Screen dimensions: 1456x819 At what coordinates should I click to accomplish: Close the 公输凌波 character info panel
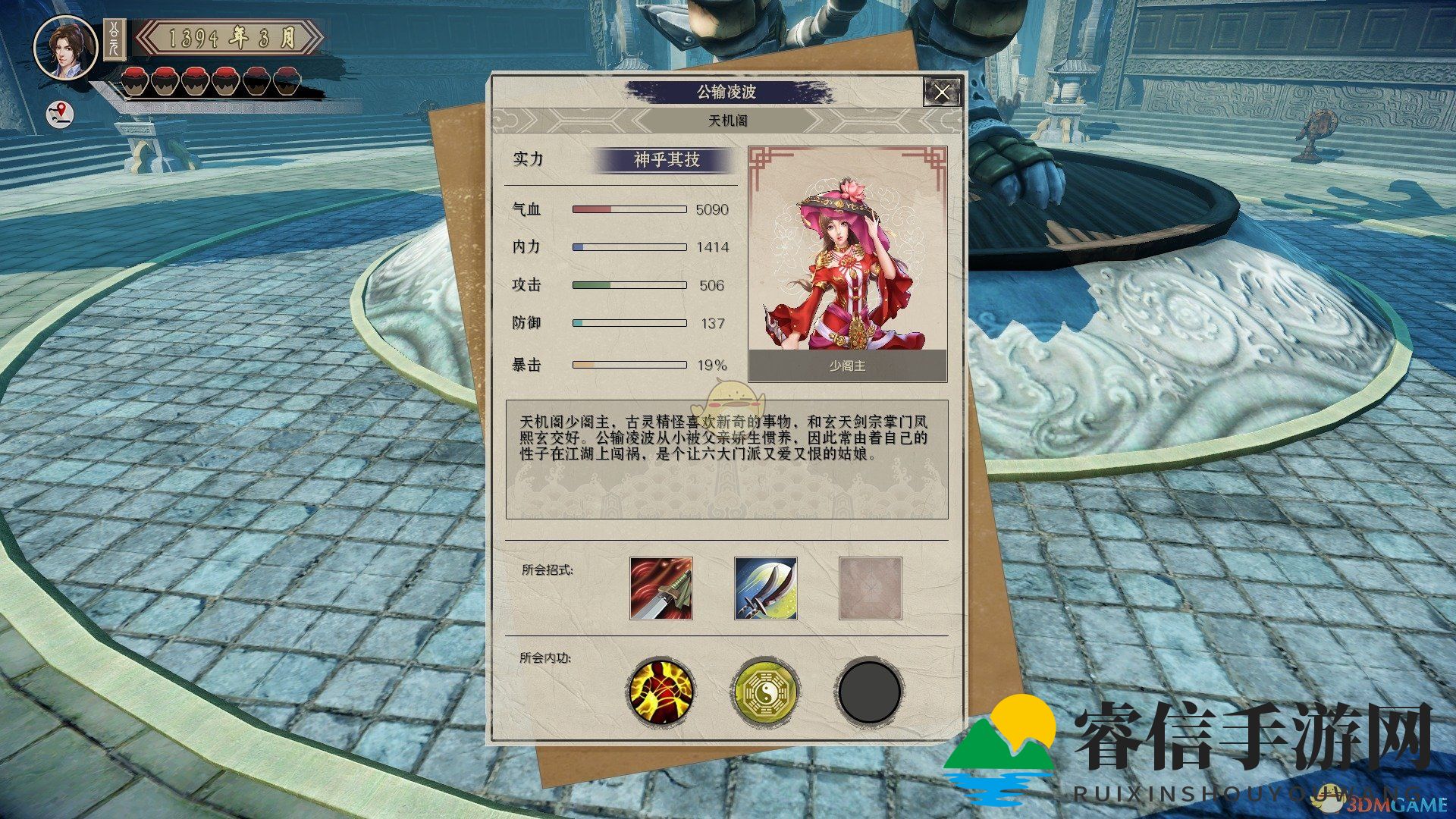point(942,93)
